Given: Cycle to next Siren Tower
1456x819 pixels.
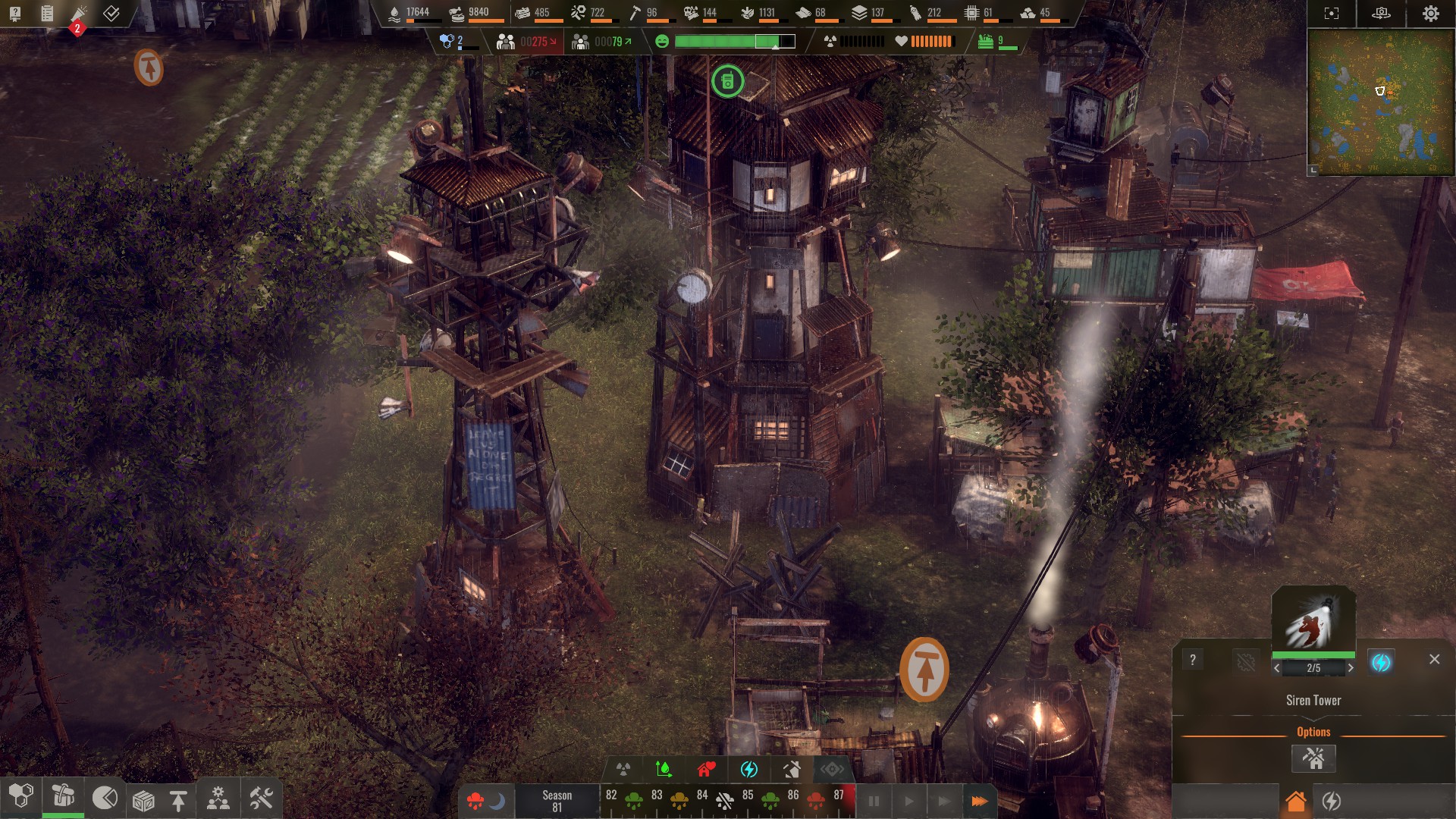Looking at the screenshot, I should pyautogui.click(x=1350, y=668).
